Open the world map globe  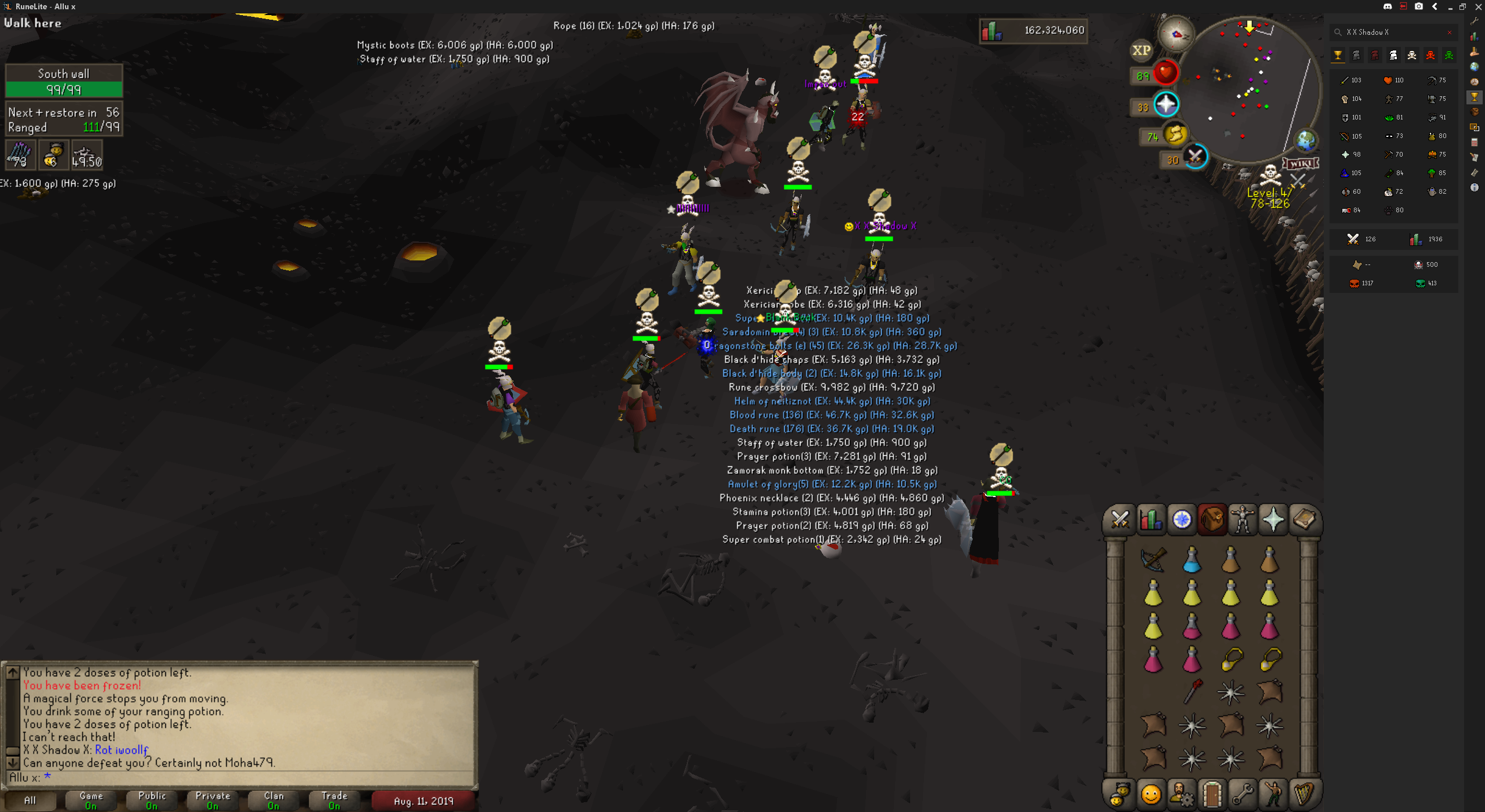pyautogui.click(x=1306, y=140)
